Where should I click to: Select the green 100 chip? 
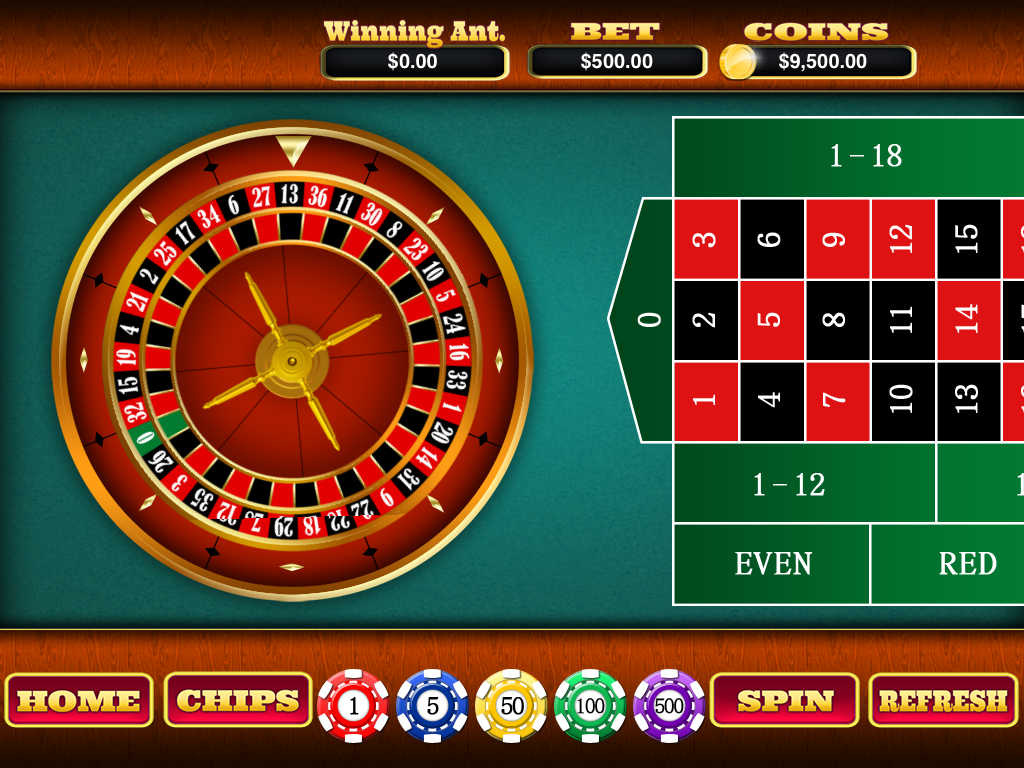[x=590, y=706]
